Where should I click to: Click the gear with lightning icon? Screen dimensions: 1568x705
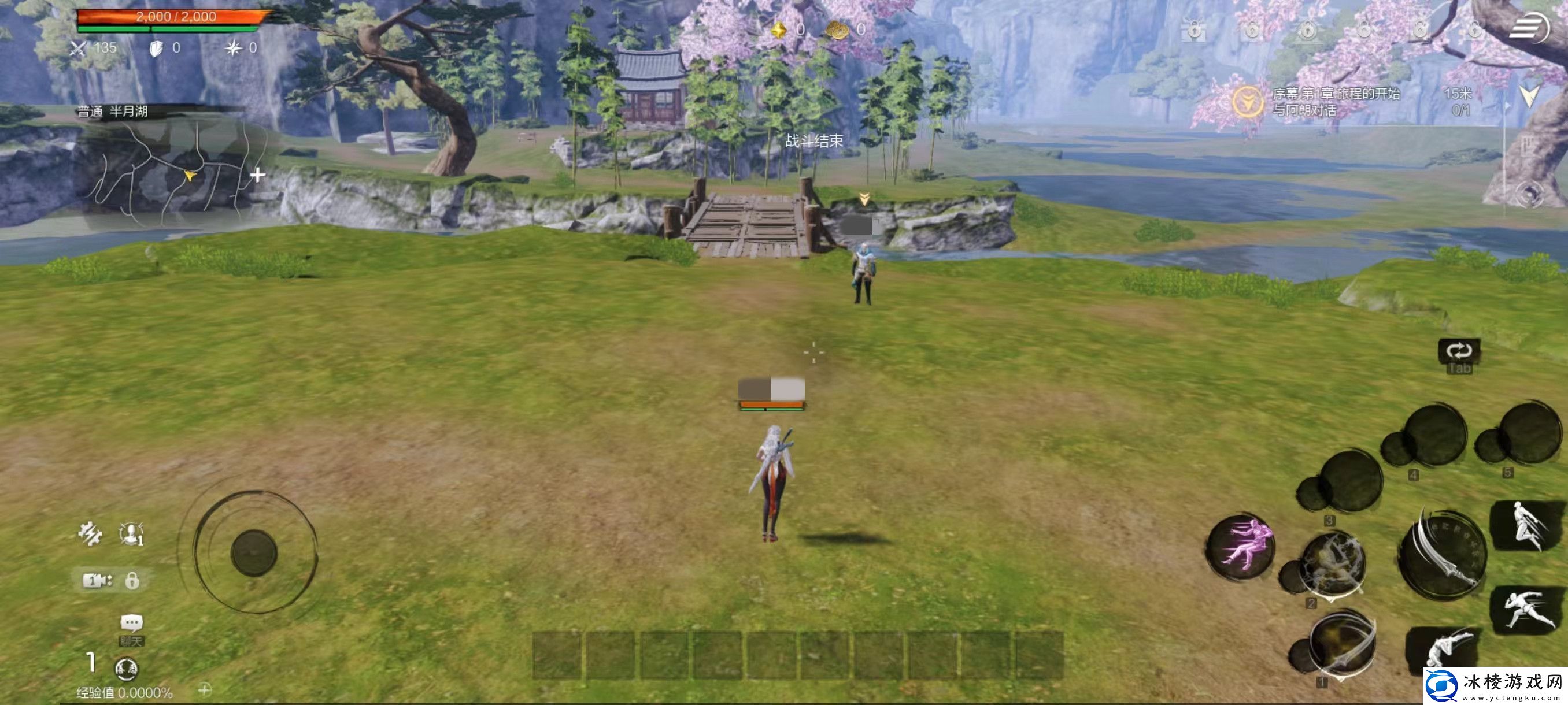tap(90, 534)
